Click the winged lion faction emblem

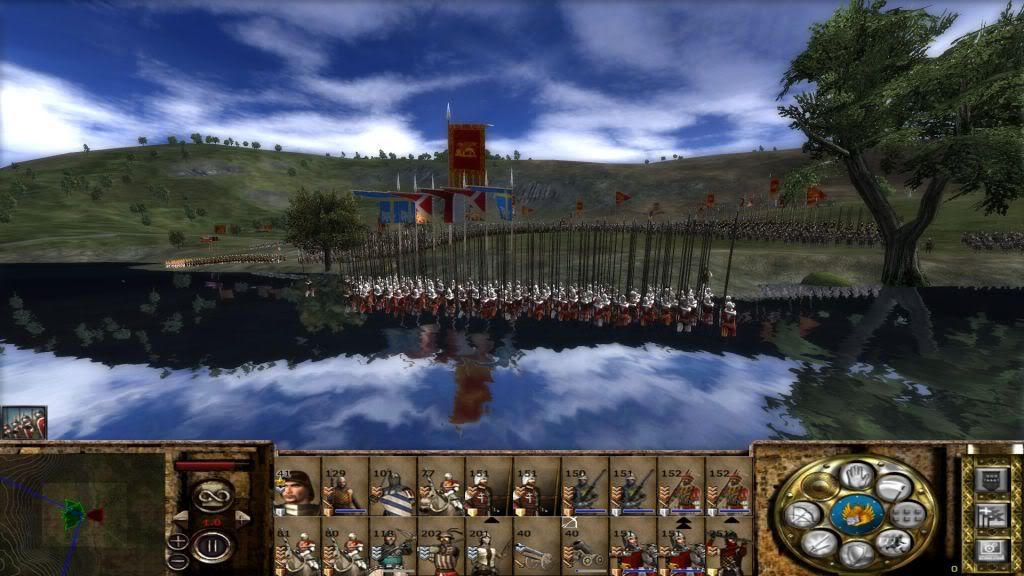coord(856,514)
